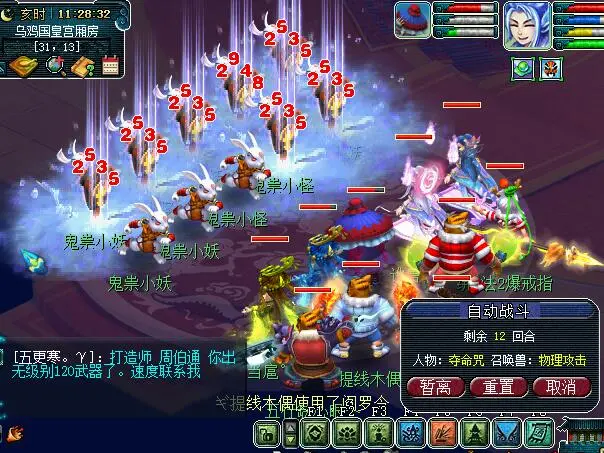Open the calendar icon
Screen dimensions: 604x453
coord(110,66)
